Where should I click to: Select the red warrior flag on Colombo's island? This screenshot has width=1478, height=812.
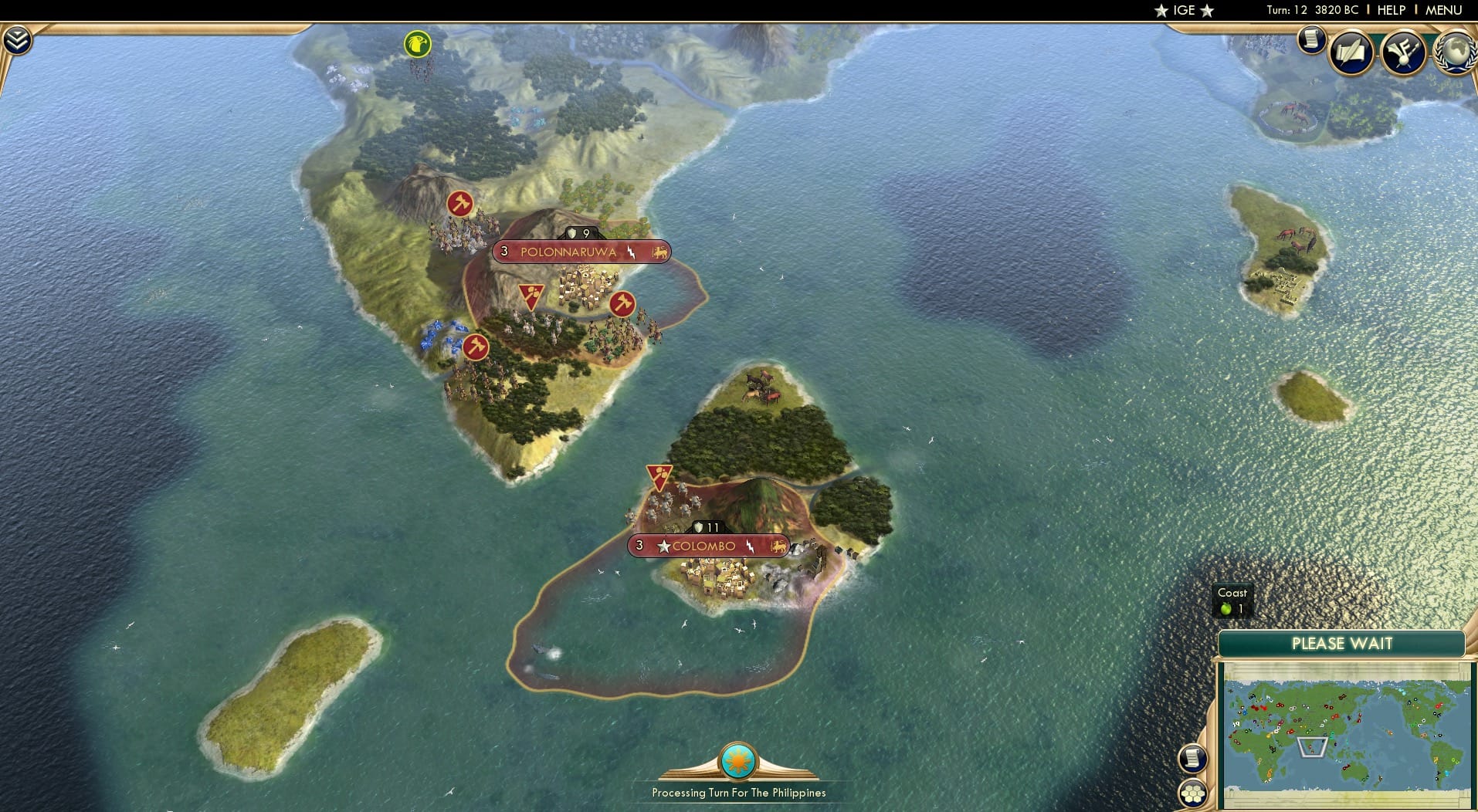pyautogui.click(x=660, y=476)
